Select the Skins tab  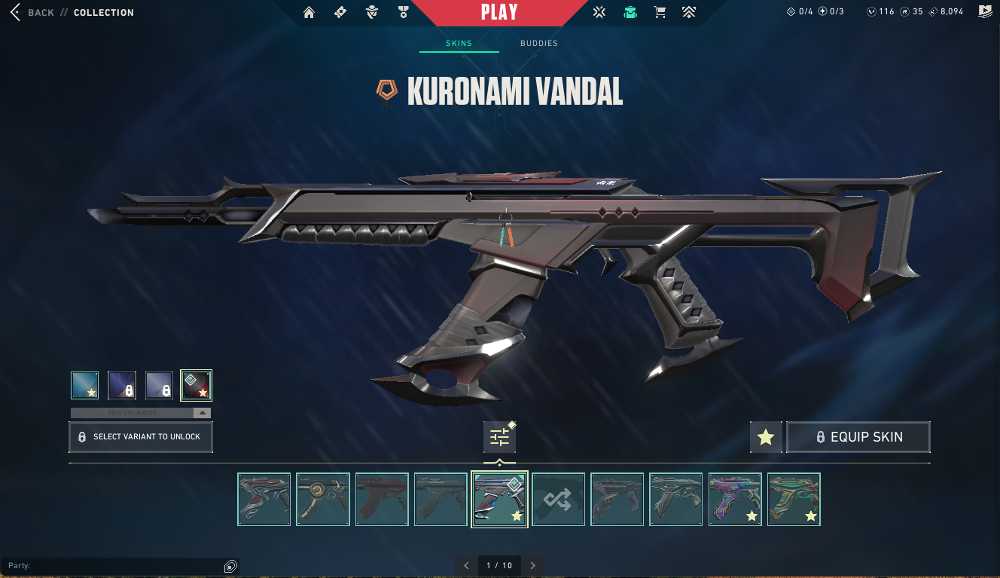click(x=459, y=44)
